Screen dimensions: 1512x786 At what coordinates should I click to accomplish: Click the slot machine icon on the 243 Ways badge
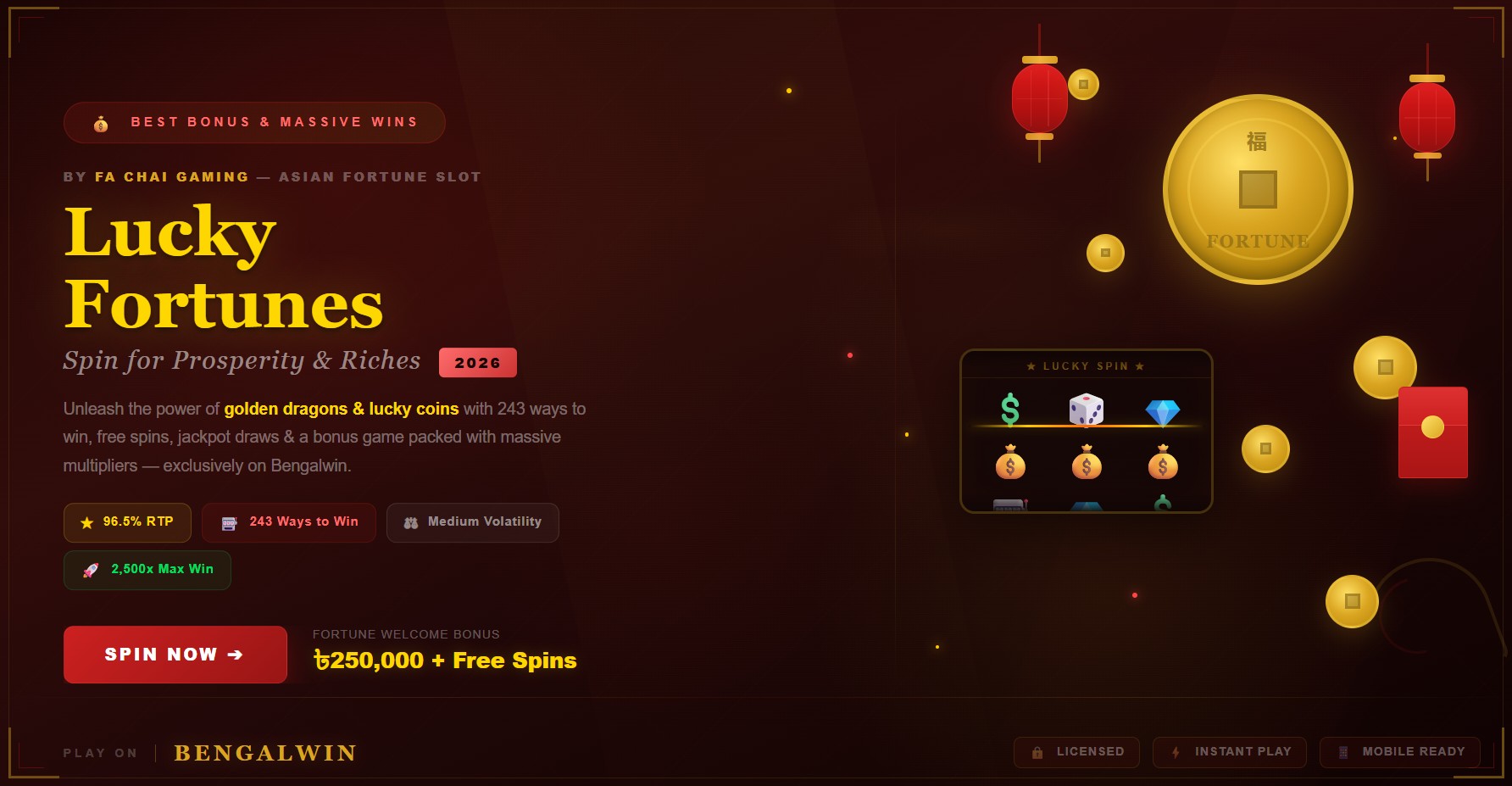[227, 522]
